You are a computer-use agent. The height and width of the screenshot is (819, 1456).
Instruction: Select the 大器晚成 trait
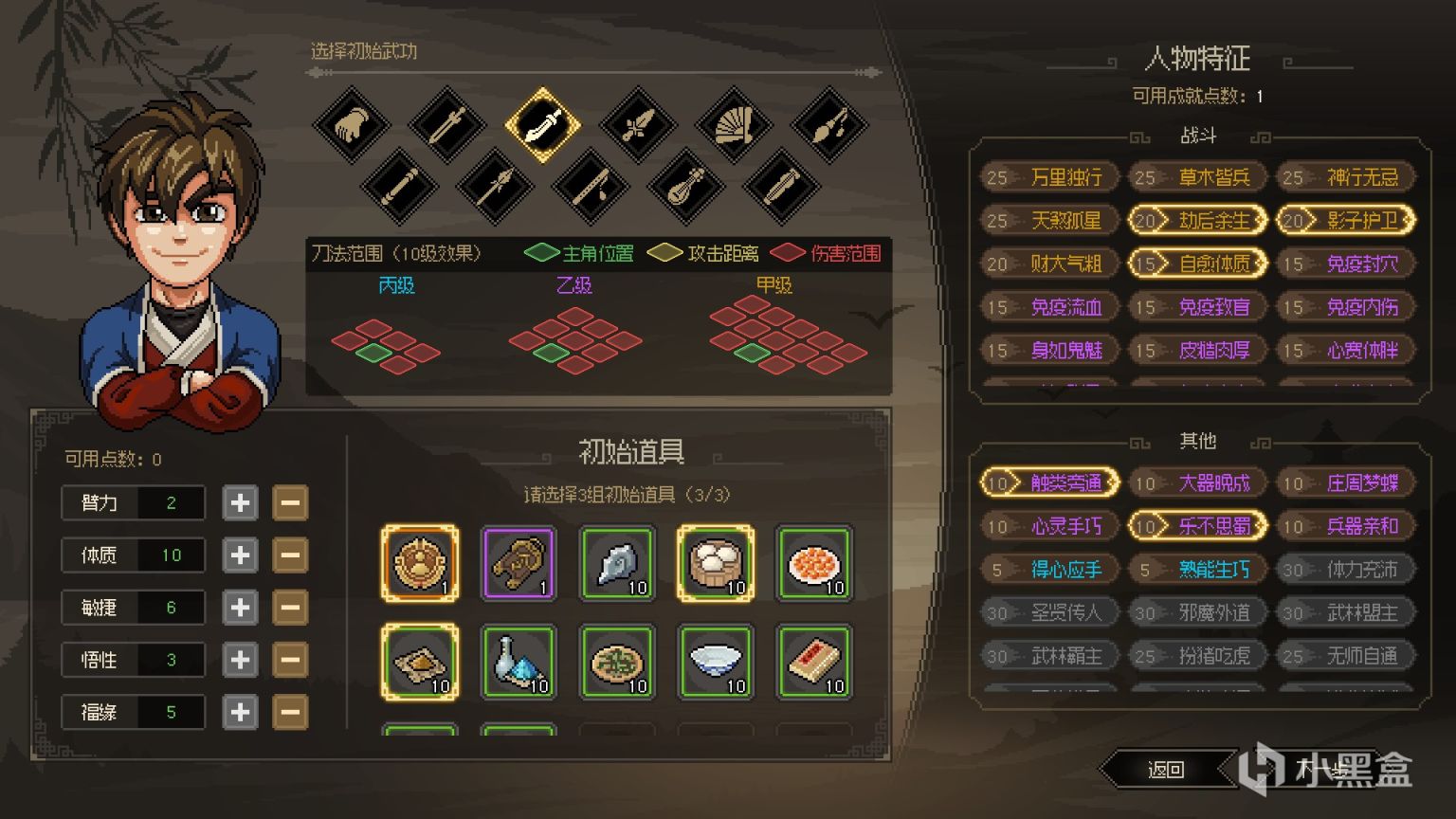point(1197,483)
